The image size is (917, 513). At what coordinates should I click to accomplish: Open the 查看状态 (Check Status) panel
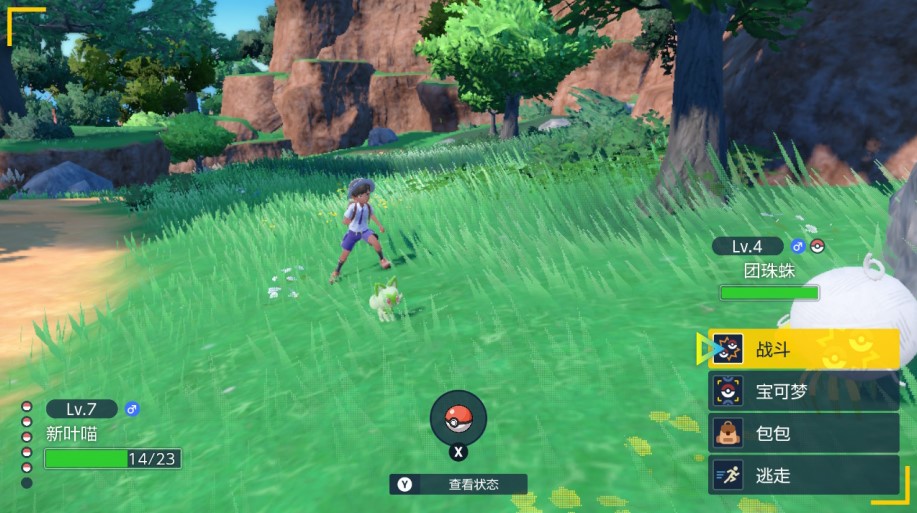(459, 484)
